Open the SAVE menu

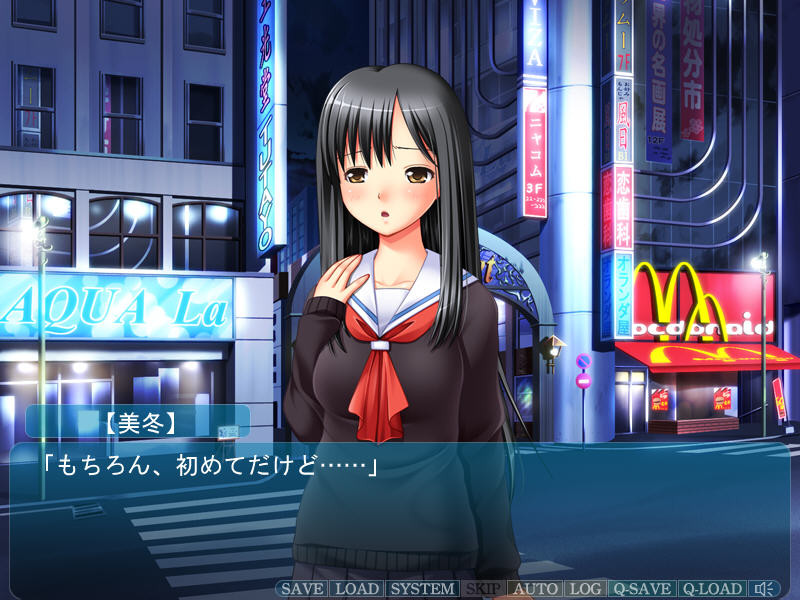[301, 589]
